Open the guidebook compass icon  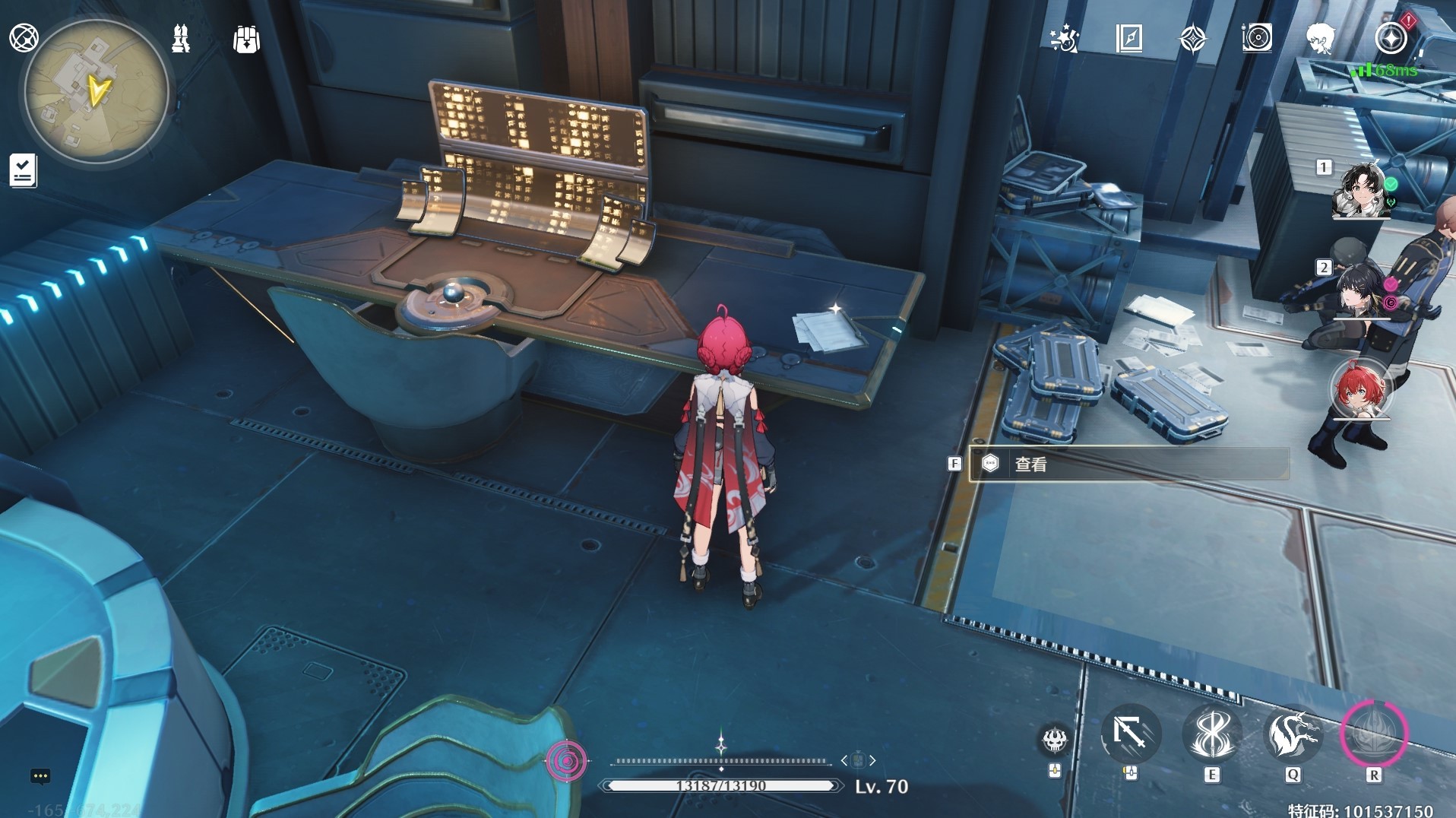1128,38
